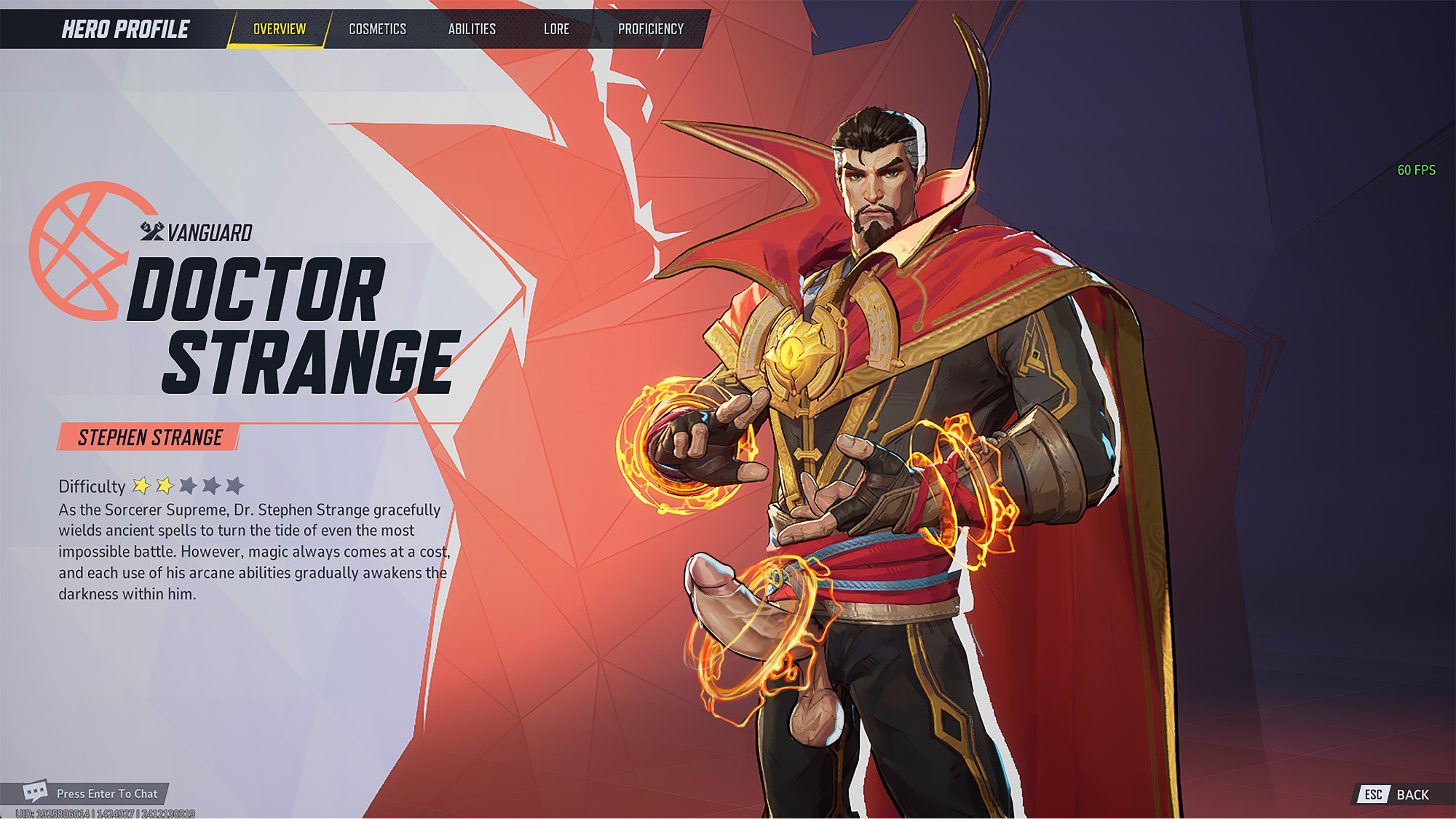
Task: Switch to the Overview tab
Action: pos(280,29)
